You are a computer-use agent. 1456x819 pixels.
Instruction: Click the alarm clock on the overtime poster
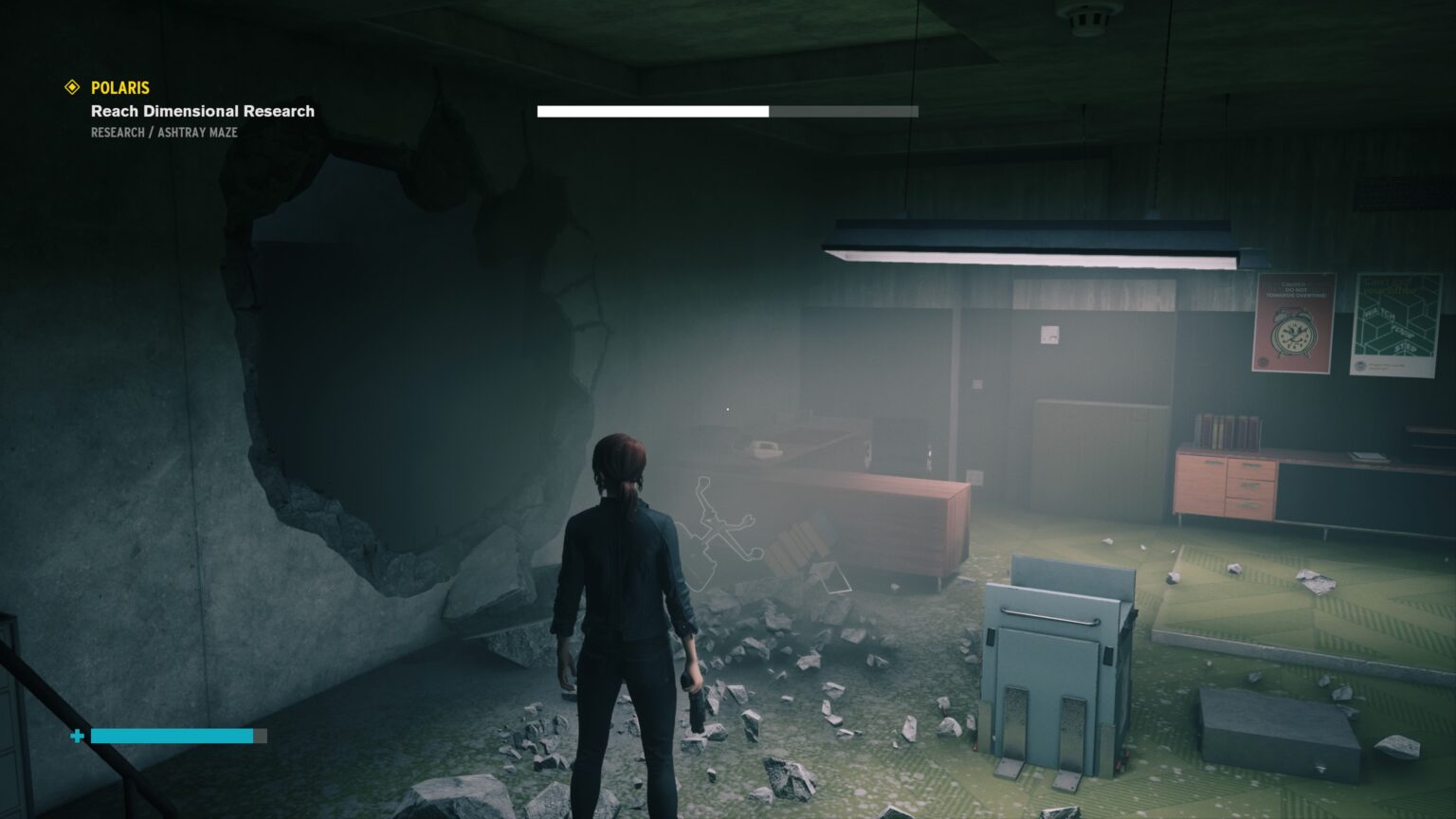pos(1293,334)
